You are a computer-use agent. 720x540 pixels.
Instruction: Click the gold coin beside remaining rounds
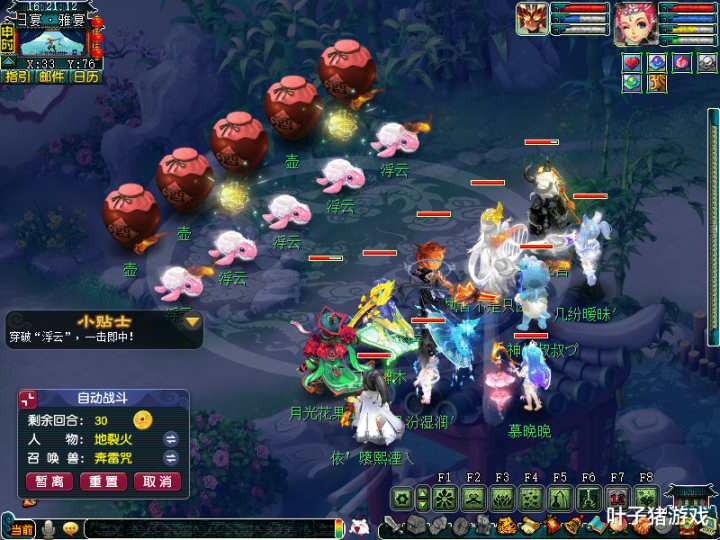pos(142,419)
